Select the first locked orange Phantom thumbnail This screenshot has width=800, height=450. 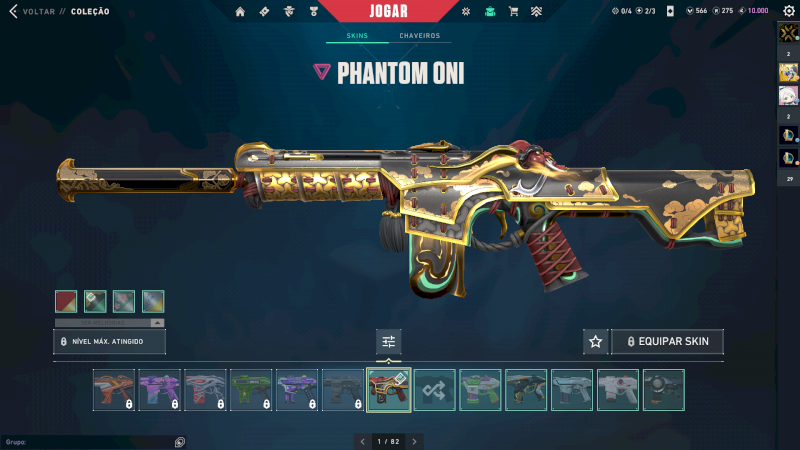pyautogui.click(x=113, y=390)
